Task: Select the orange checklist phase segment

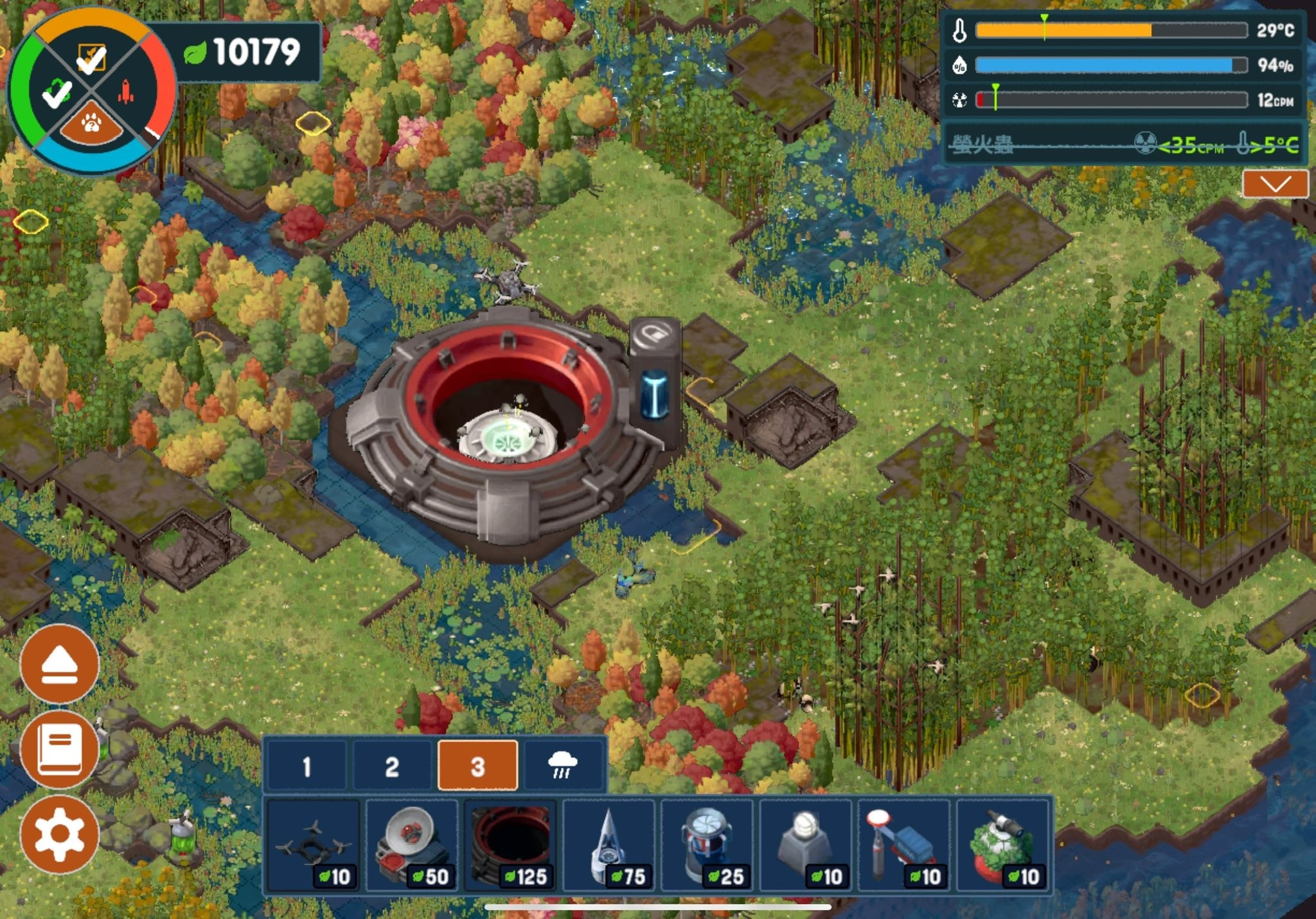Action: [x=91, y=58]
